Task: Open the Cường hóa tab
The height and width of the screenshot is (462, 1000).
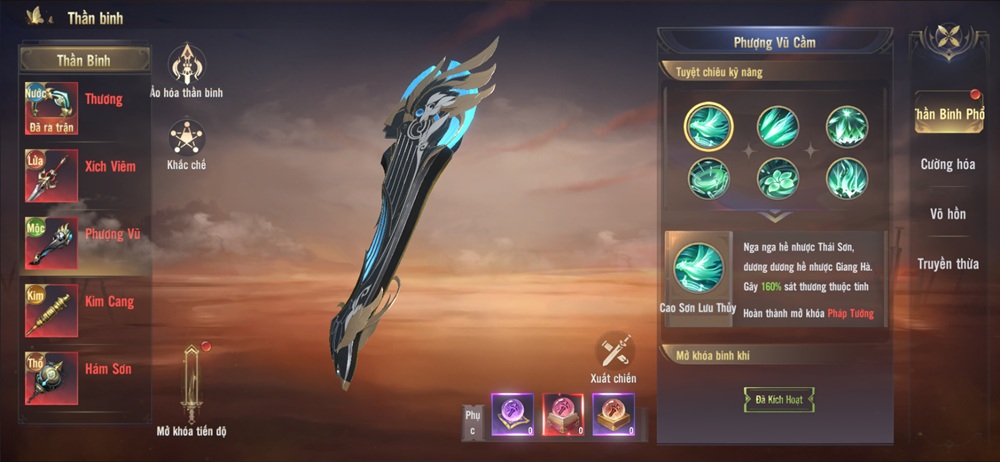Action: pos(947,164)
